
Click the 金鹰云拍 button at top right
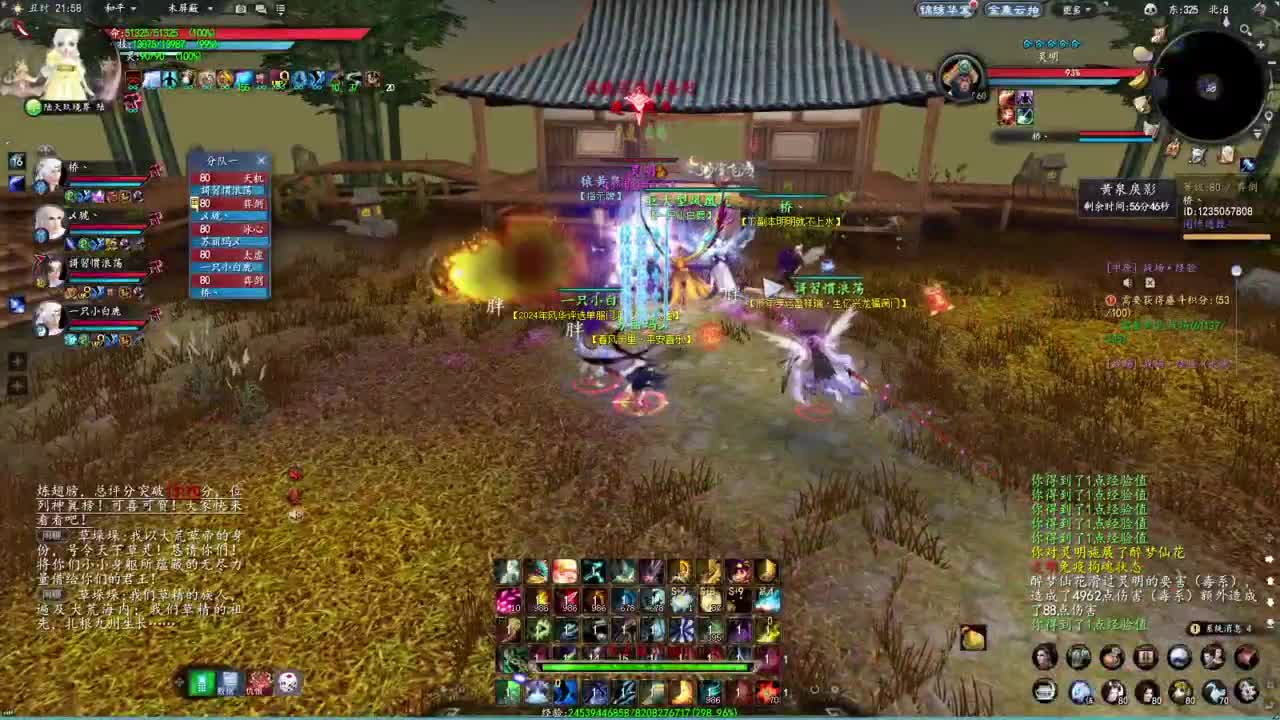(1015, 9)
